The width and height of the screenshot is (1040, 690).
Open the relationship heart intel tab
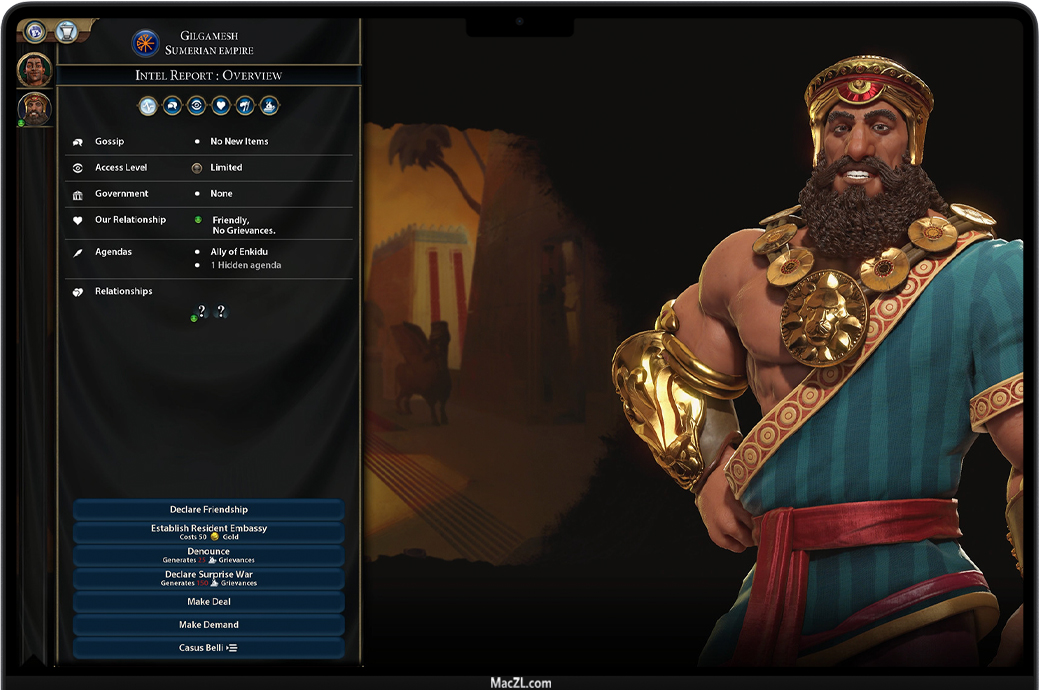click(221, 105)
